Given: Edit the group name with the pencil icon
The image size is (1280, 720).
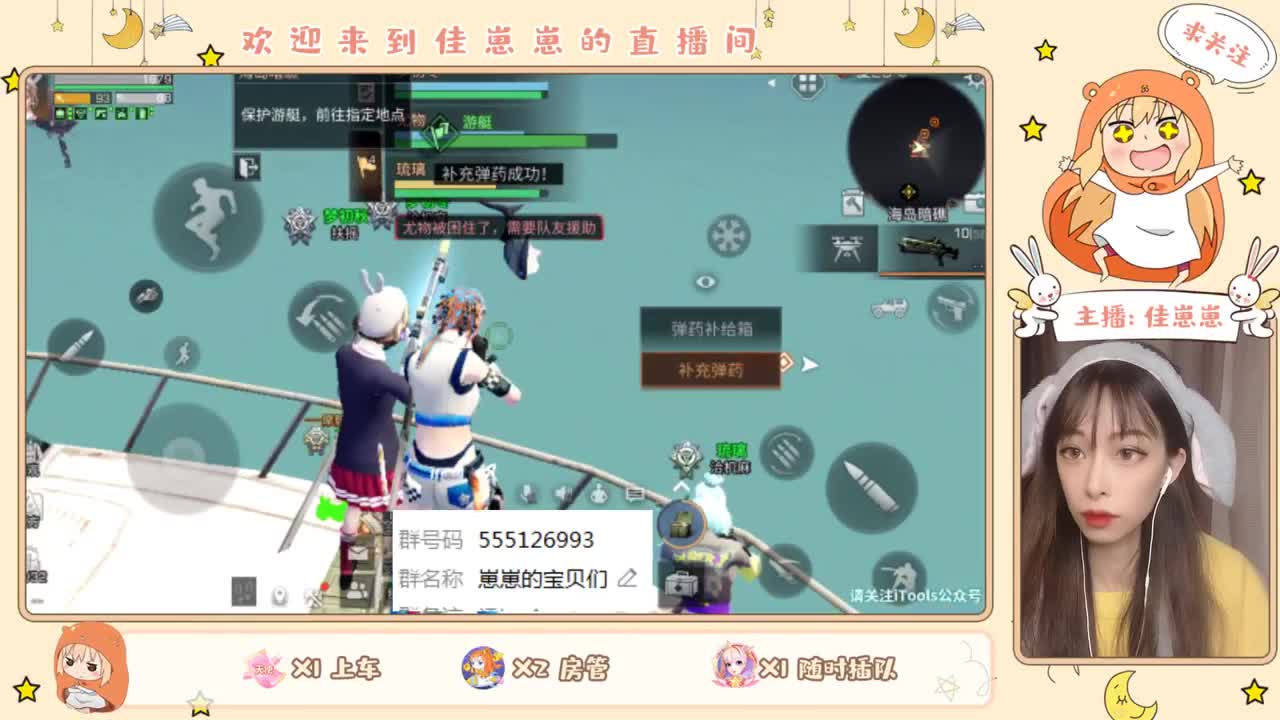Looking at the screenshot, I should pyautogui.click(x=628, y=578).
